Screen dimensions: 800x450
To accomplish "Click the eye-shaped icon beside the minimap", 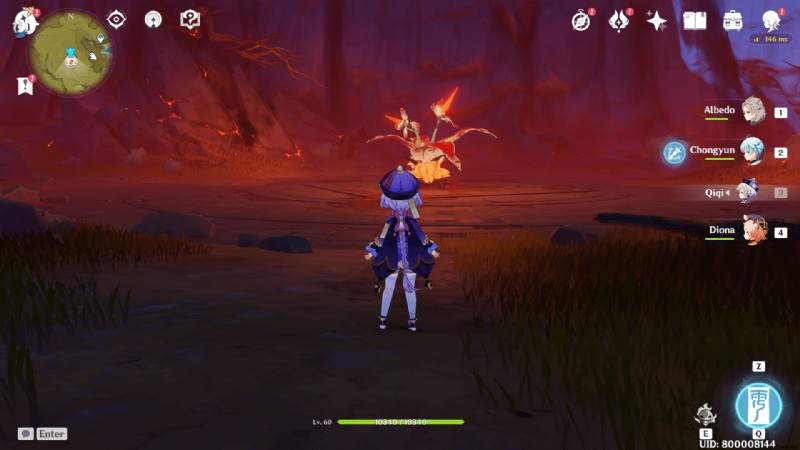I will 117,19.
